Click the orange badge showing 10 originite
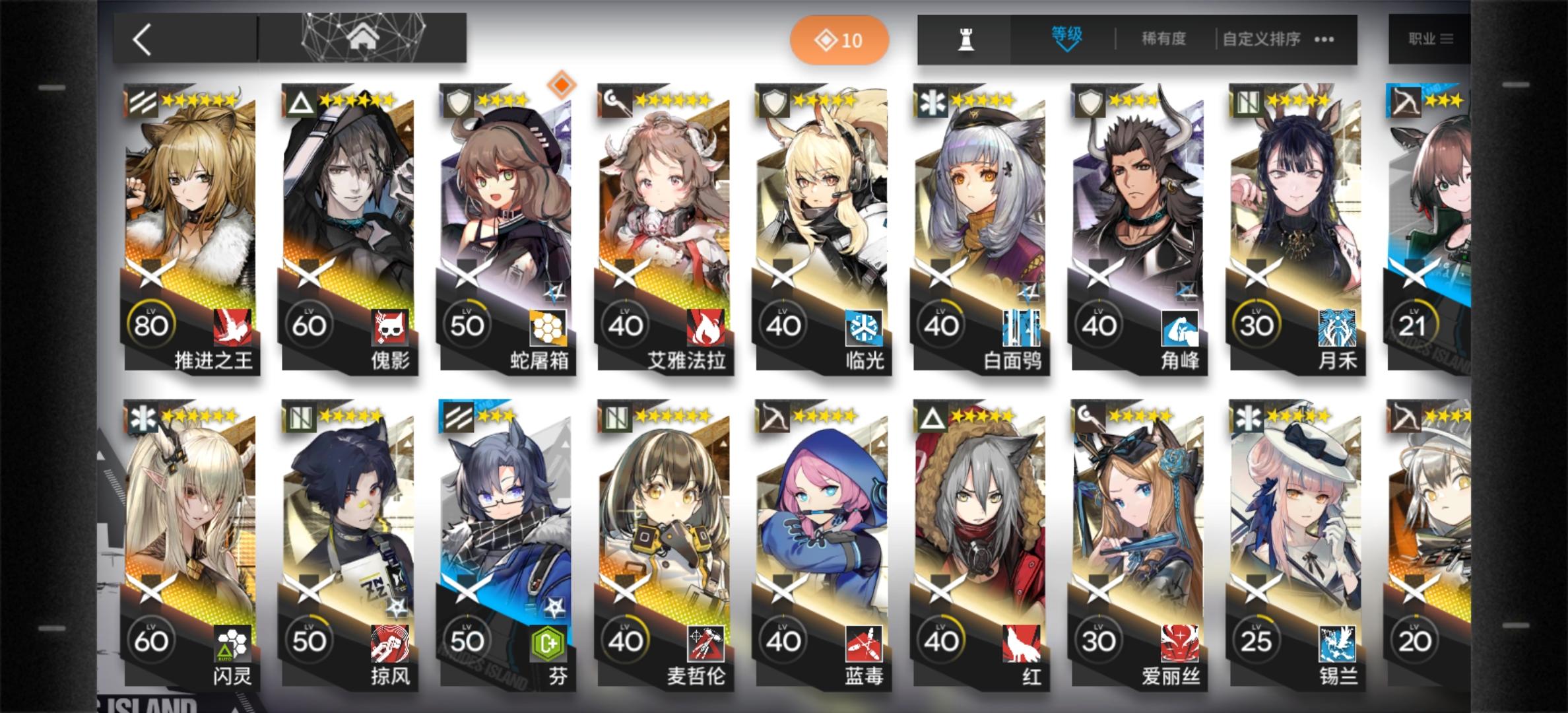This screenshot has width=1568, height=713. (839, 40)
